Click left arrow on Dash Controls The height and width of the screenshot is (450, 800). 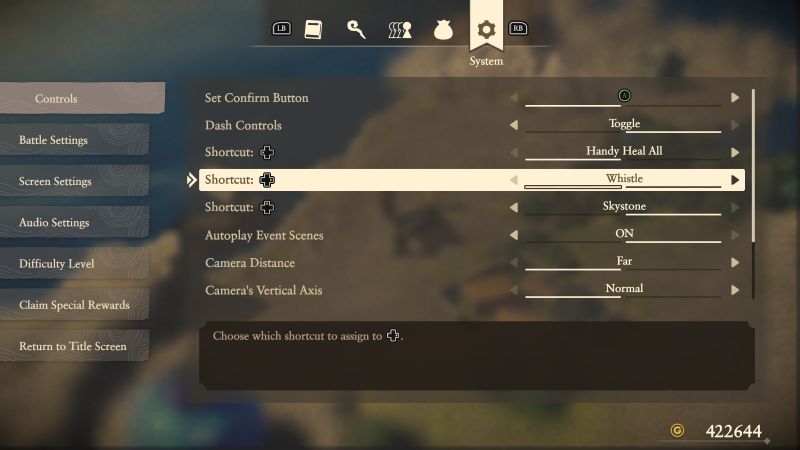(x=514, y=125)
